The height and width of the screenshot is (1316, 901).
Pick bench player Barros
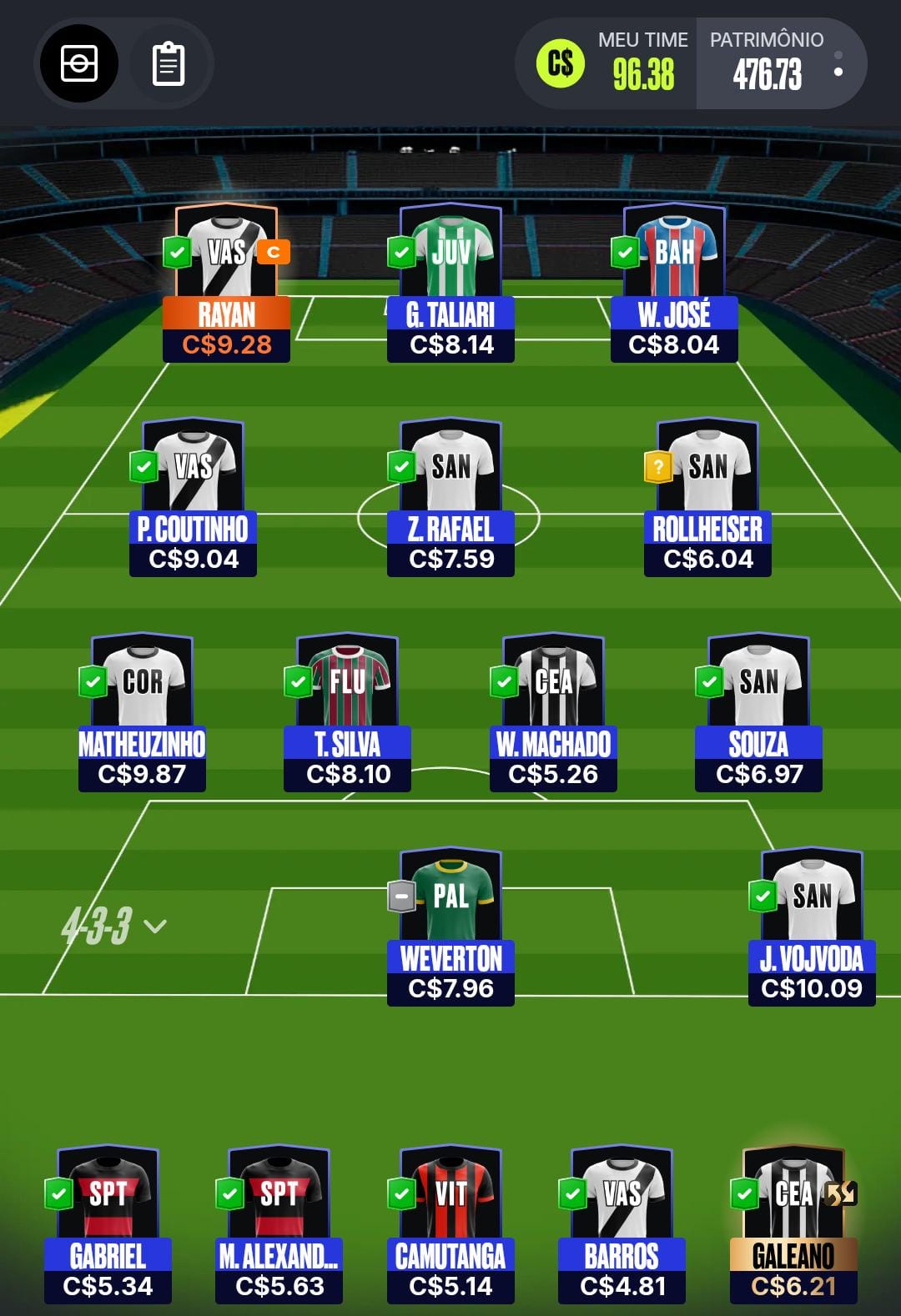point(622,1225)
